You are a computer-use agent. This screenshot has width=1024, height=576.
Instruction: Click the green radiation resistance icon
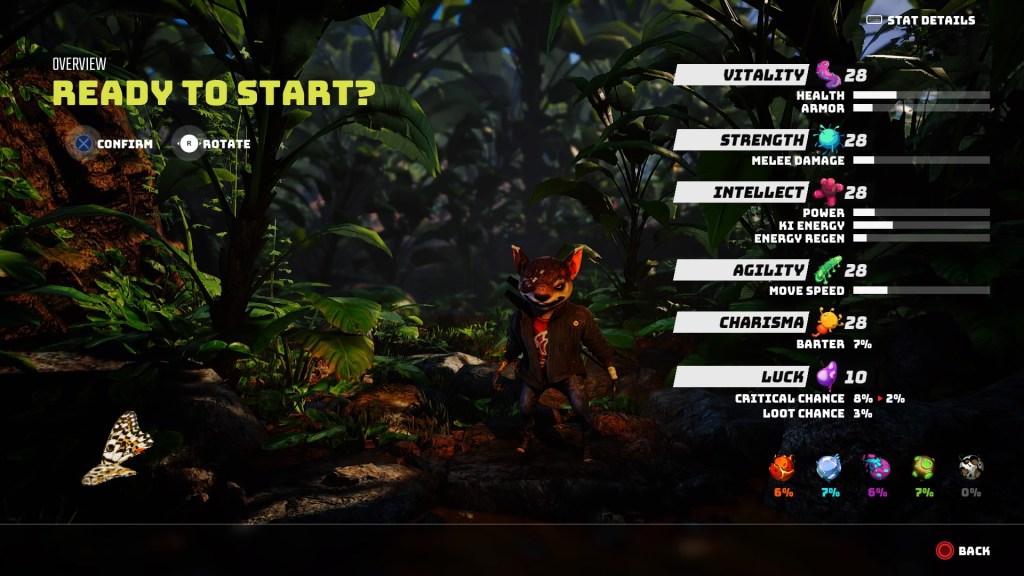tap(924, 467)
